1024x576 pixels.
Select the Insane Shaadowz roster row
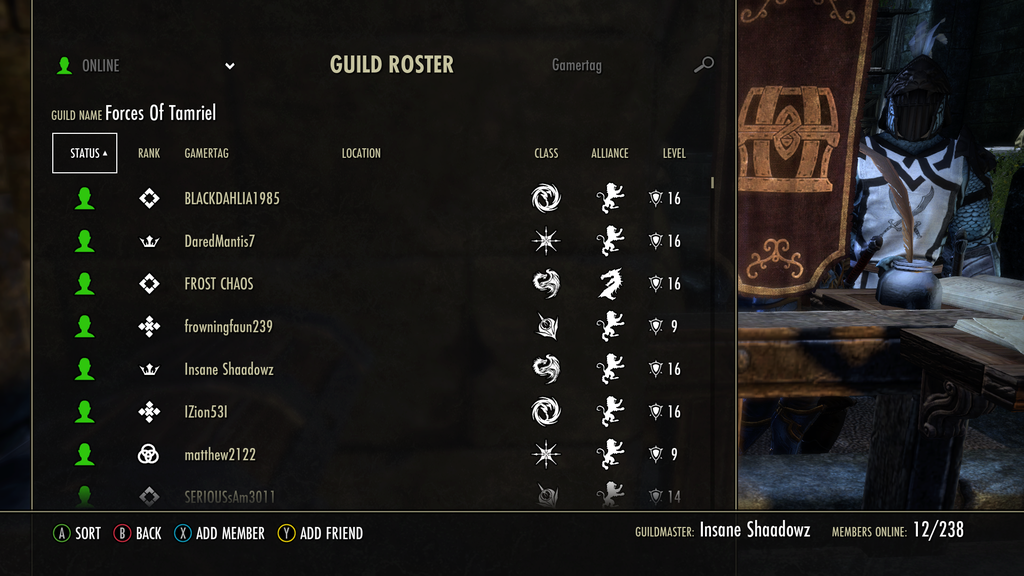click(x=229, y=369)
